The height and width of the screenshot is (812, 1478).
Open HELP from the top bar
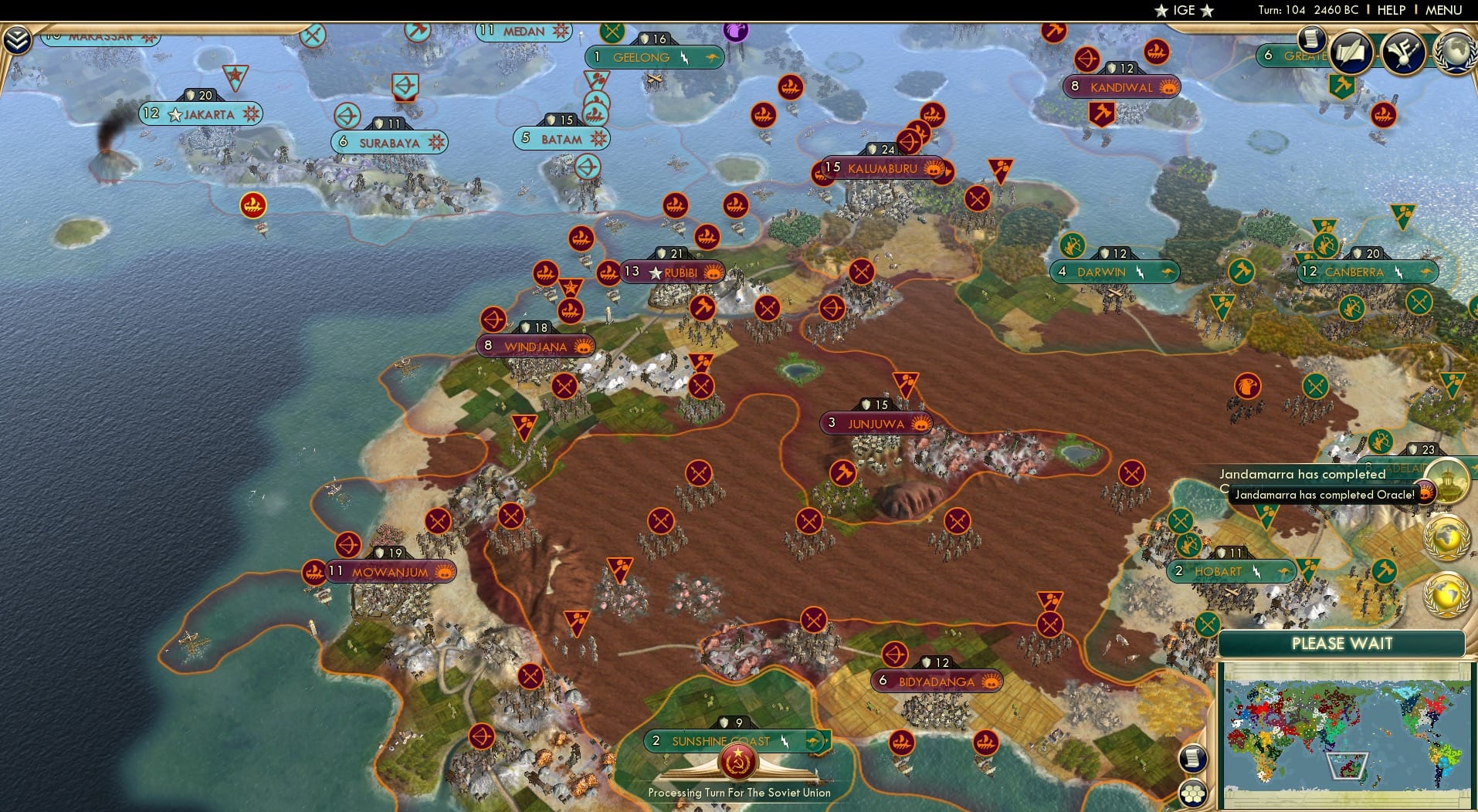1390,10
